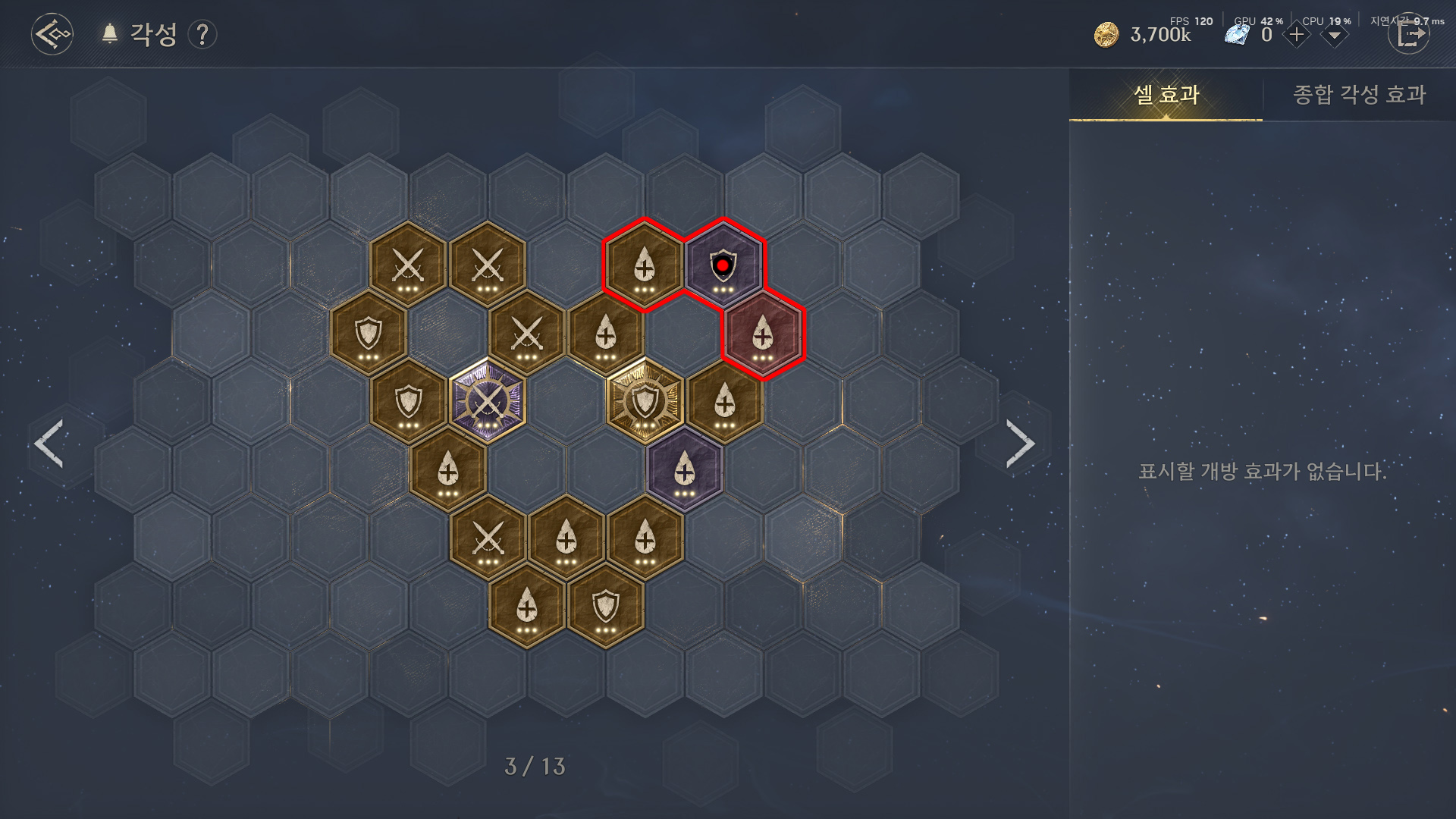Switch to the 셀 효과 tab
The image size is (1456, 819).
(1166, 95)
